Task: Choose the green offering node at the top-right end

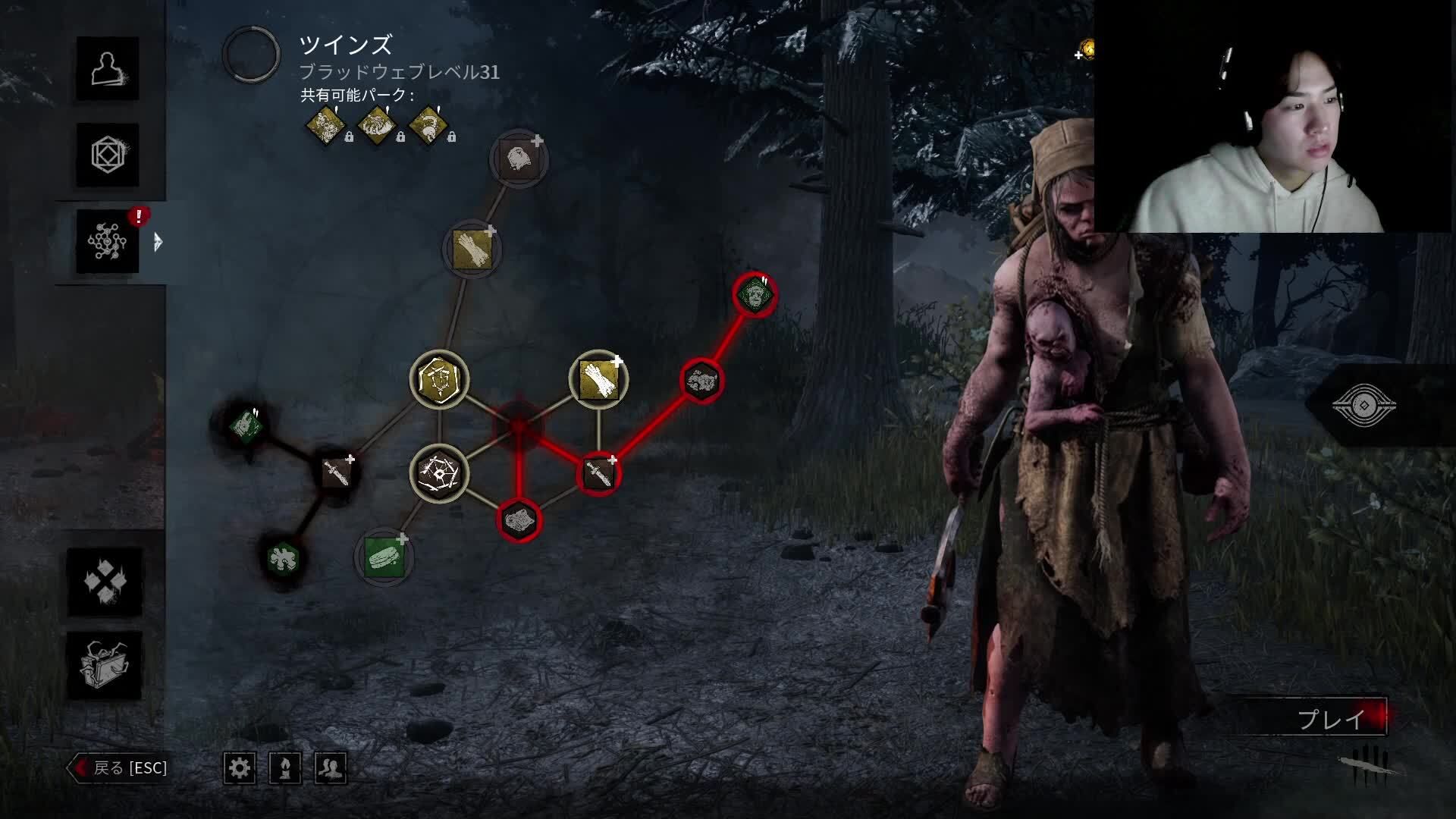Action: coord(755,294)
